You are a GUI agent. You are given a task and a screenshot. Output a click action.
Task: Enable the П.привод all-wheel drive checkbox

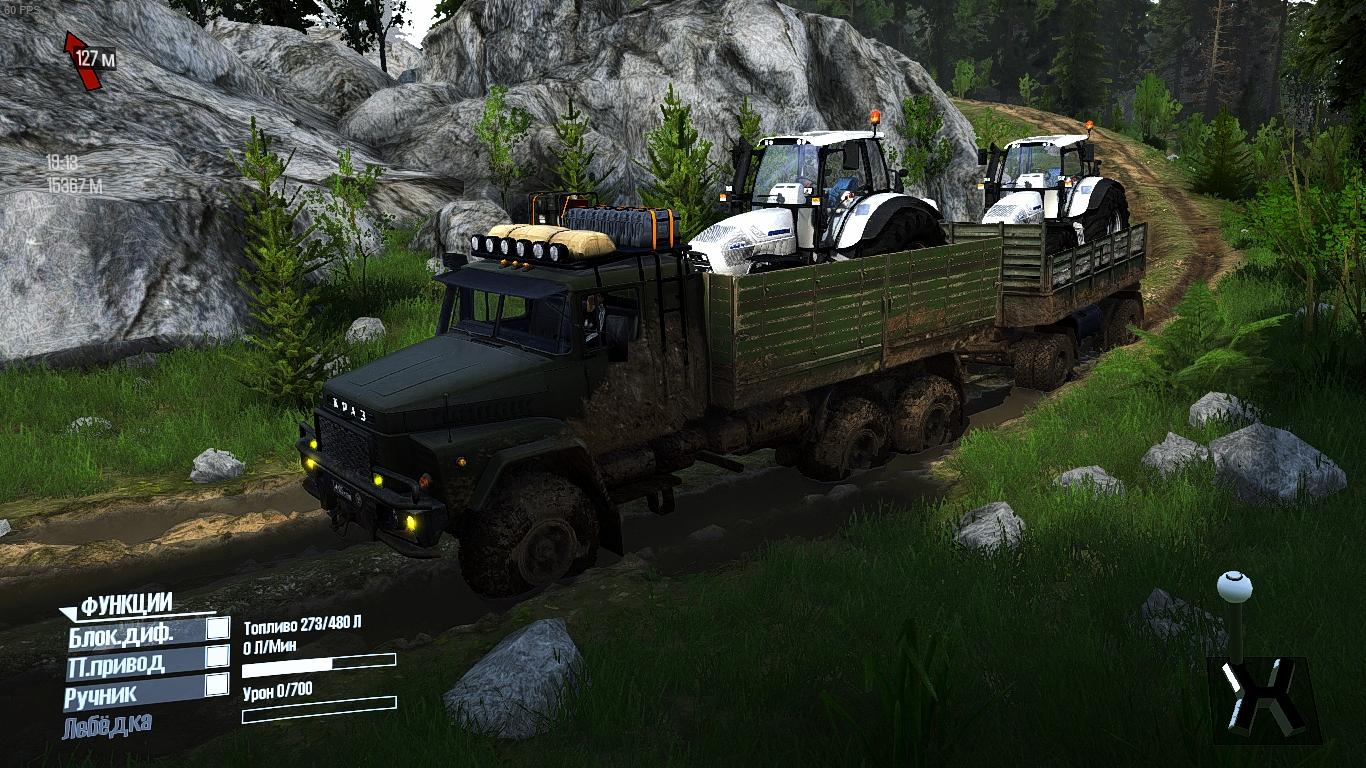pos(217,657)
